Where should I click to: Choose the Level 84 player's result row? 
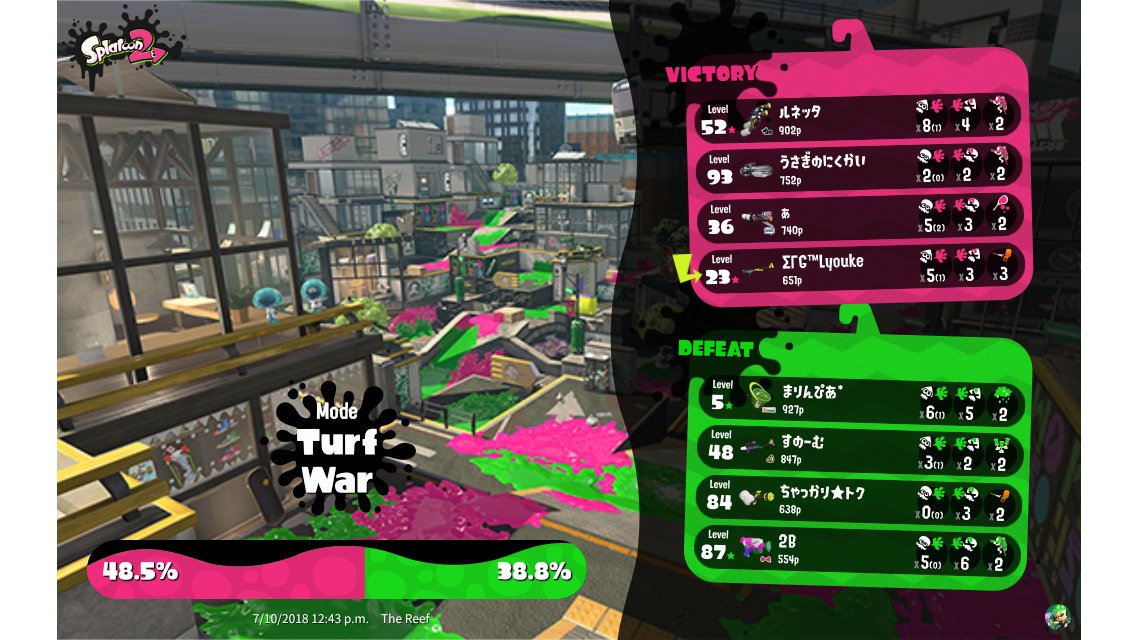858,500
